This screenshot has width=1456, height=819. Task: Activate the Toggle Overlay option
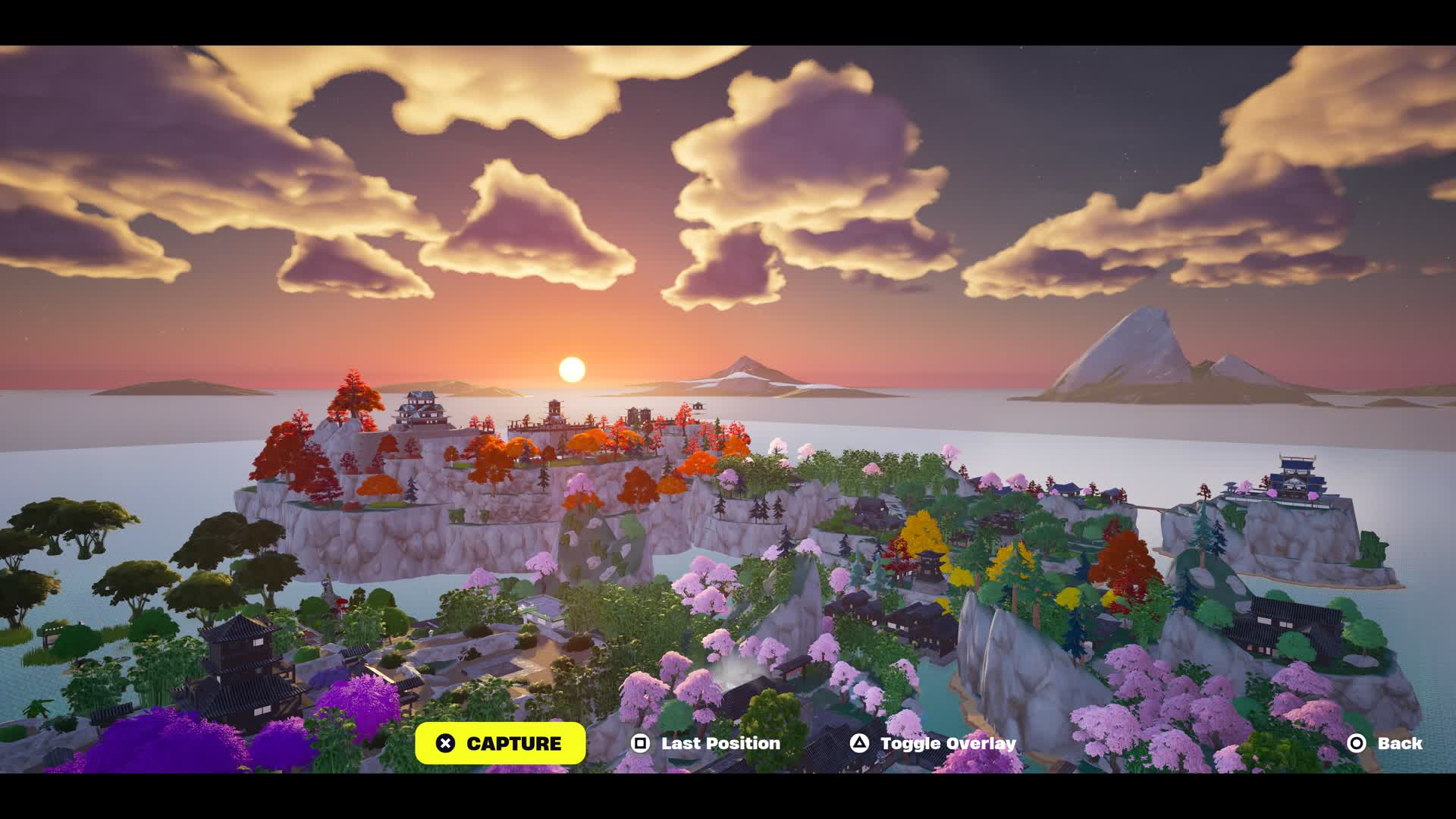(x=933, y=743)
